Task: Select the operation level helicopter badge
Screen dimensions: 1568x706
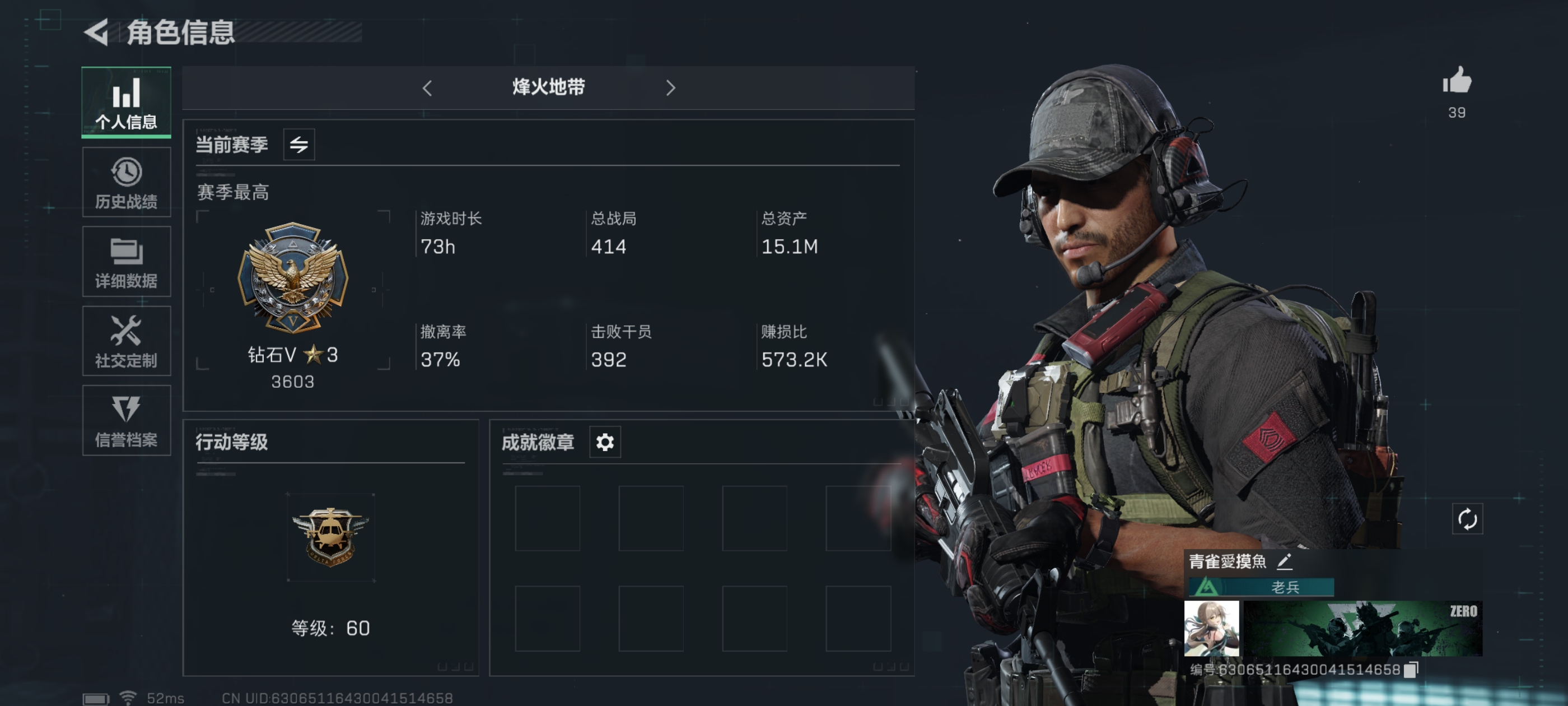Action: point(330,536)
